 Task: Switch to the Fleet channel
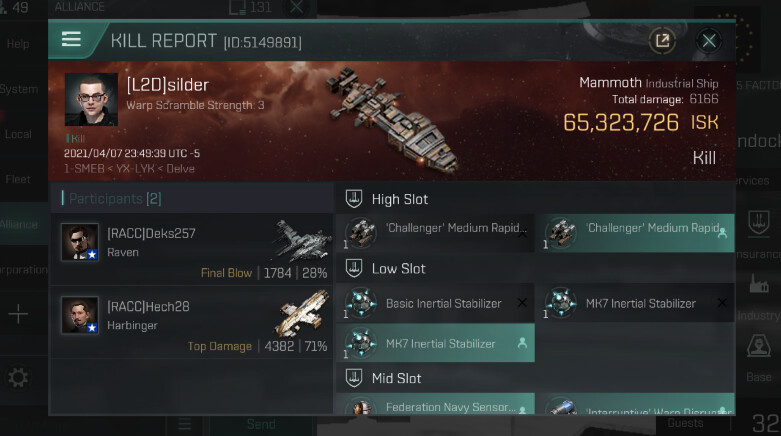(19, 180)
